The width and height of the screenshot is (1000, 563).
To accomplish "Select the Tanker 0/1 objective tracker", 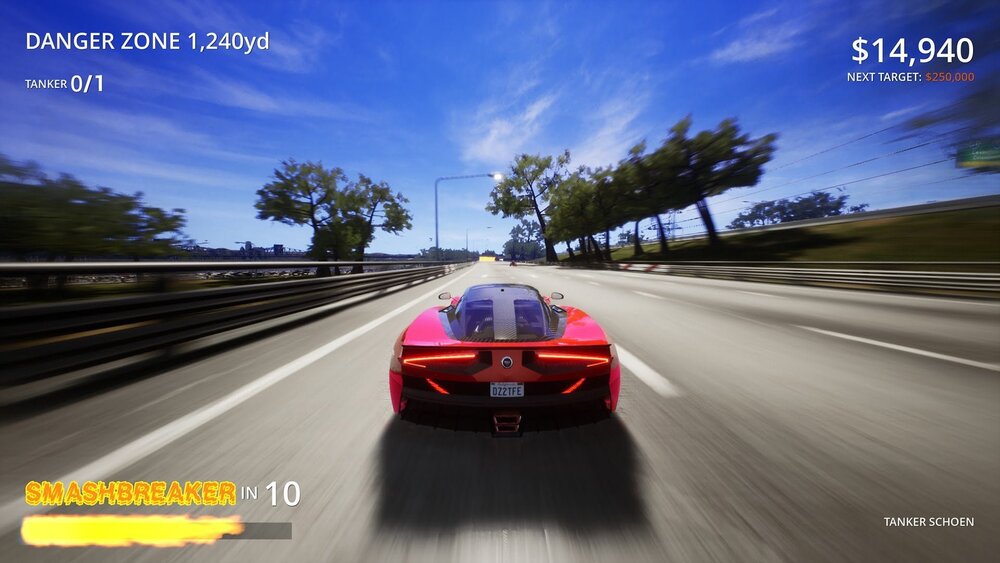I will coord(65,84).
